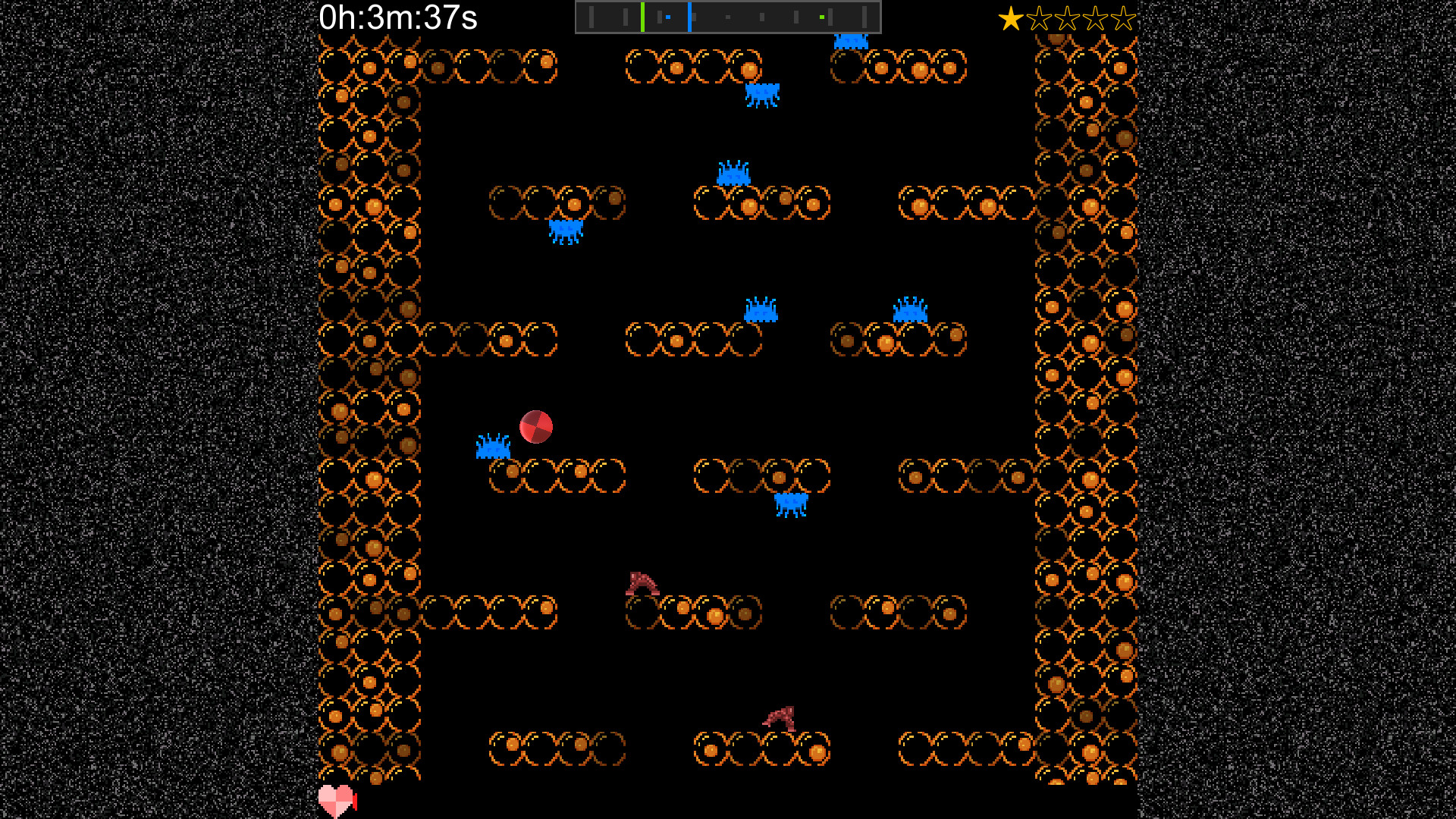
Task: Click the blue player dot on the level bar
Action: click(668, 16)
